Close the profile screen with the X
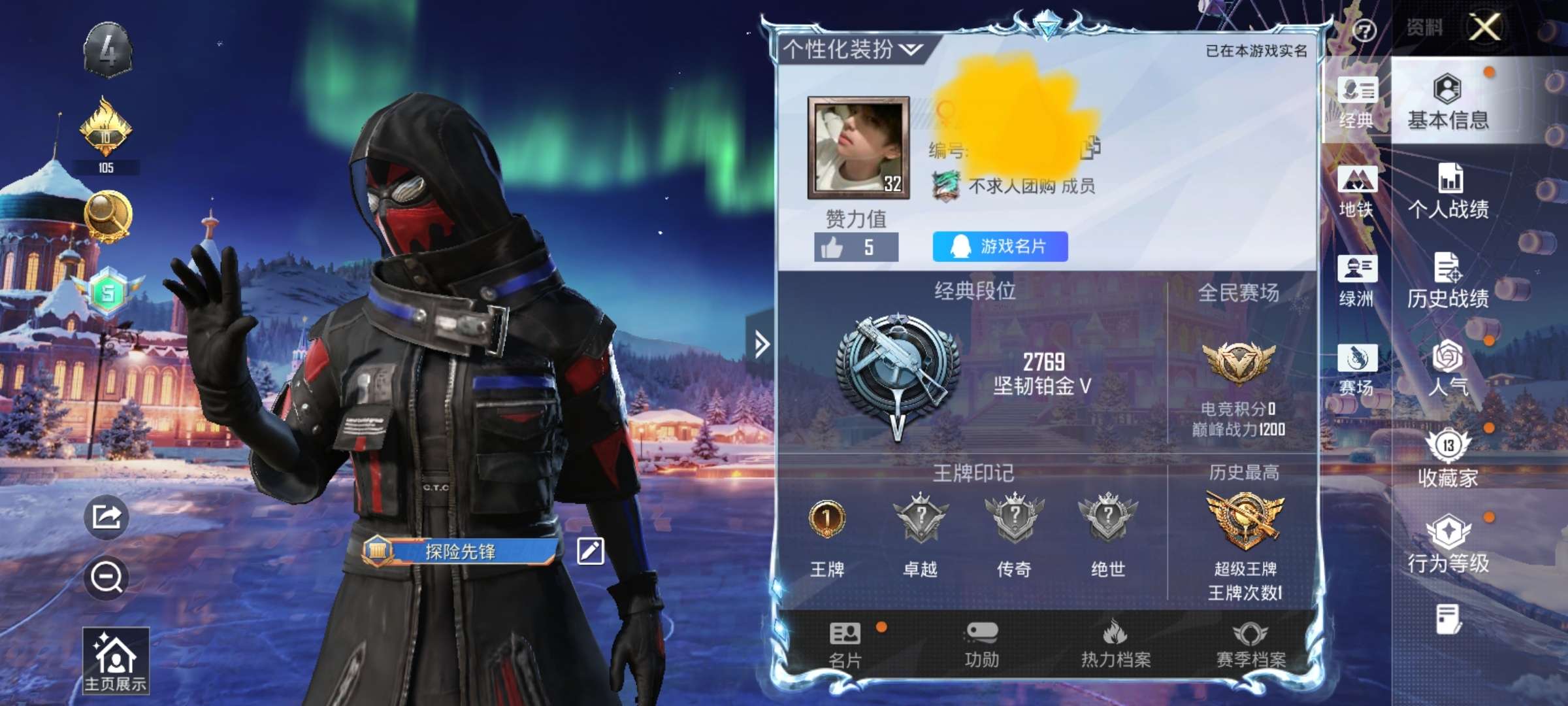The width and height of the screenshot is (1568, 706). (x=1484, y=27)
